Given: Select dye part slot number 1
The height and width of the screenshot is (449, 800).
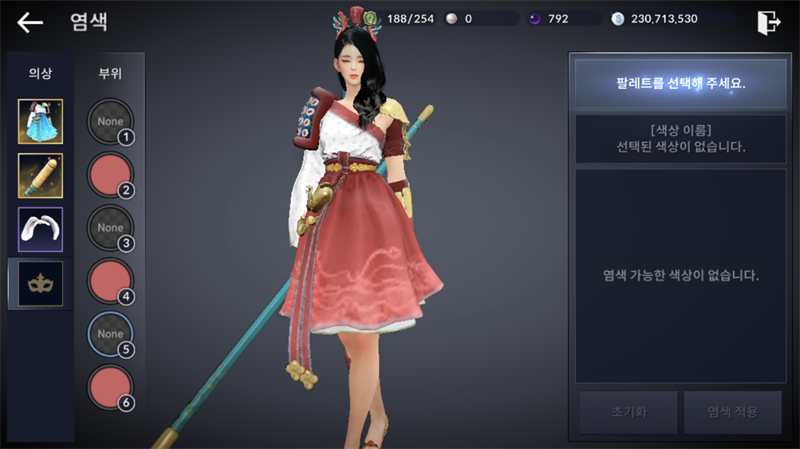Looking at the screenshot, I should coord(110,122).
